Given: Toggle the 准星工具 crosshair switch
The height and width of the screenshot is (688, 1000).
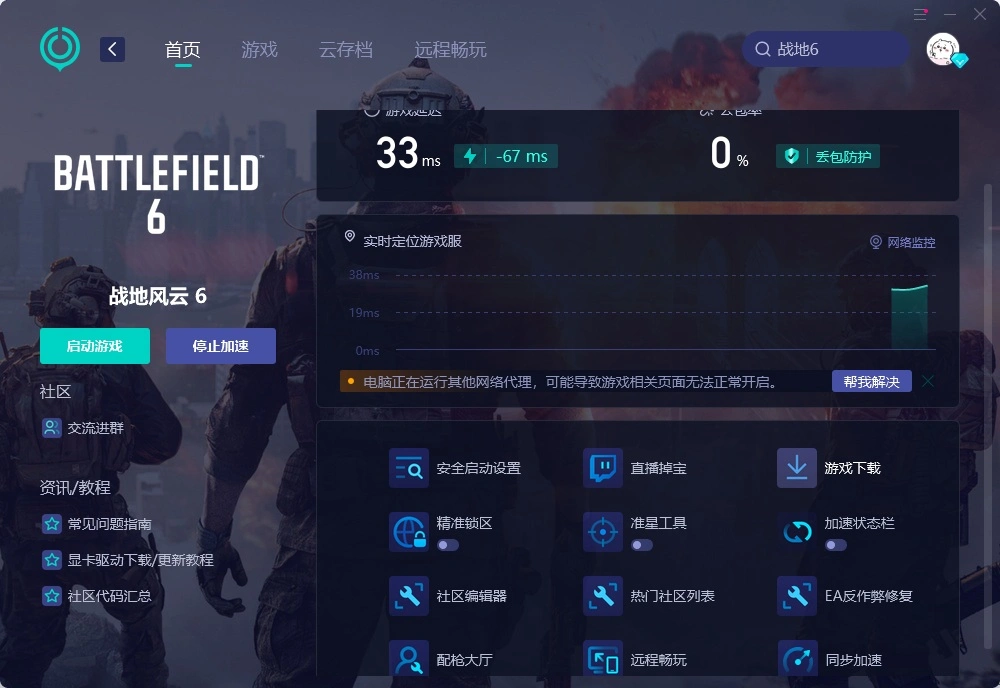Looking at the screenshot, I should coord(642,545).
